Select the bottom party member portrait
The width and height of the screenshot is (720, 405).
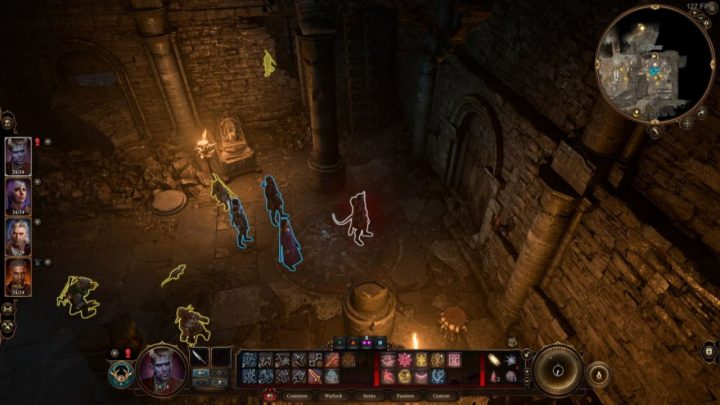tap(18, 274)
